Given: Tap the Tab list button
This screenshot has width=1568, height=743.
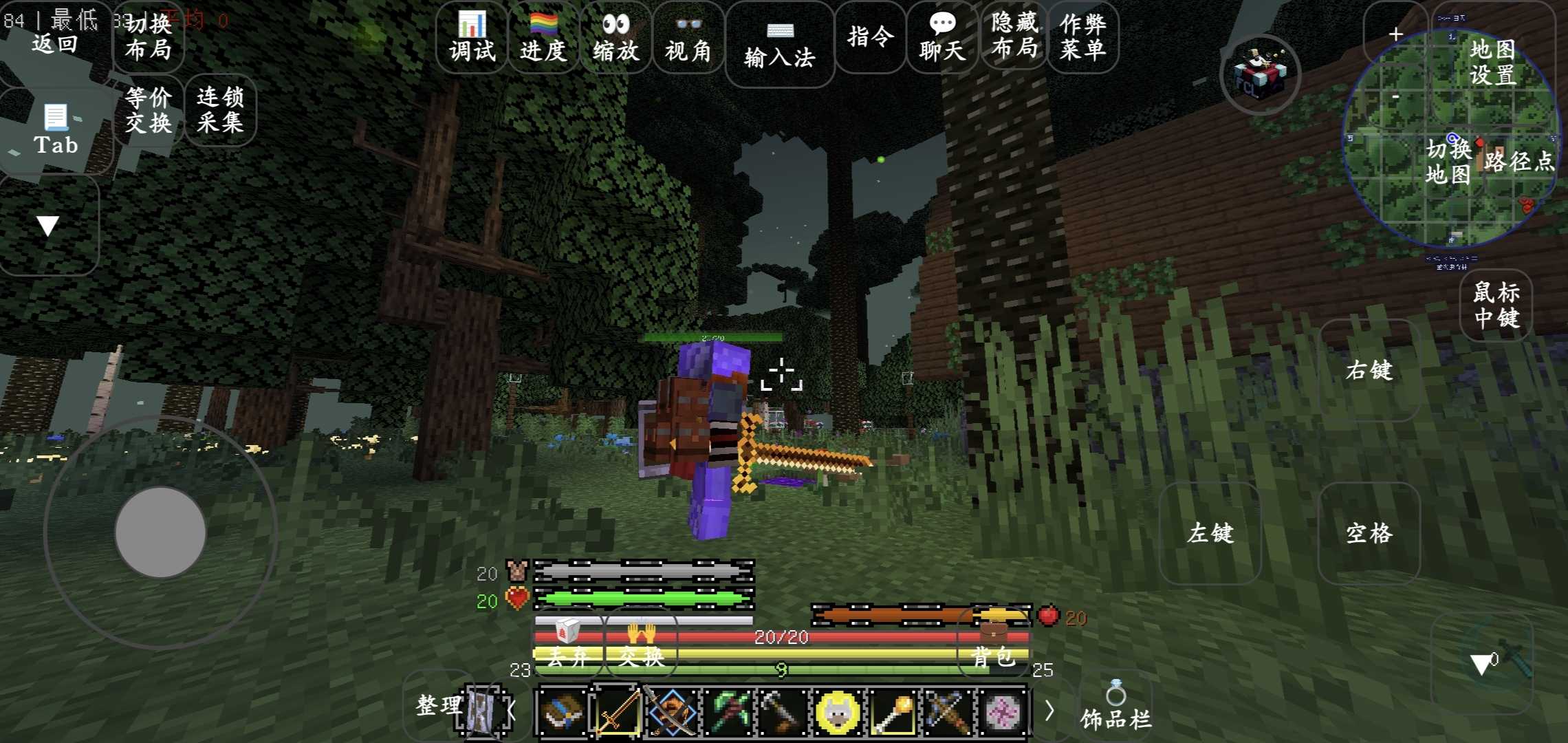Looking at the screenshot, I should (55, 131).
